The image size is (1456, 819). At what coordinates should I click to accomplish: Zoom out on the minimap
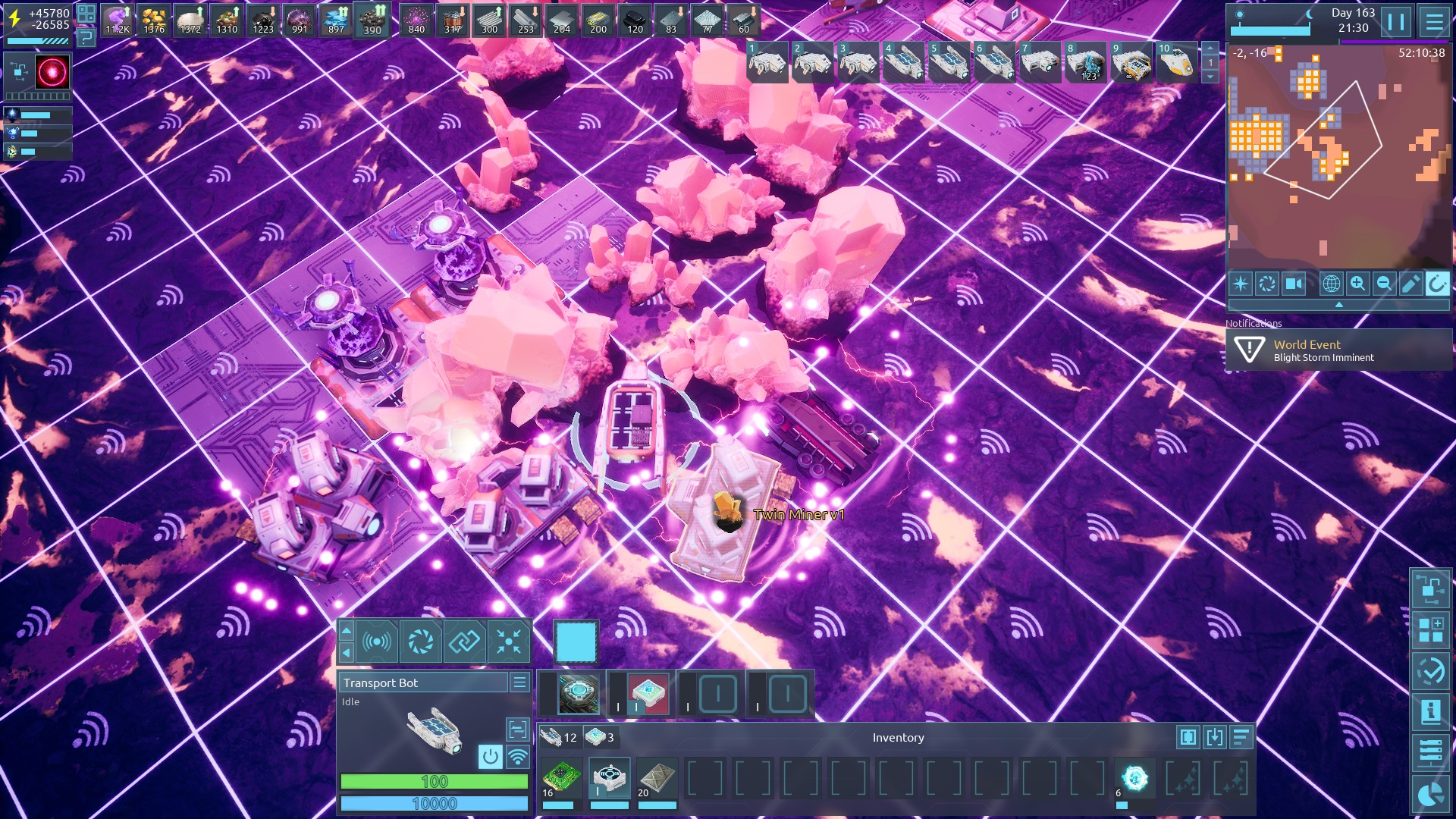point(1384,284)
